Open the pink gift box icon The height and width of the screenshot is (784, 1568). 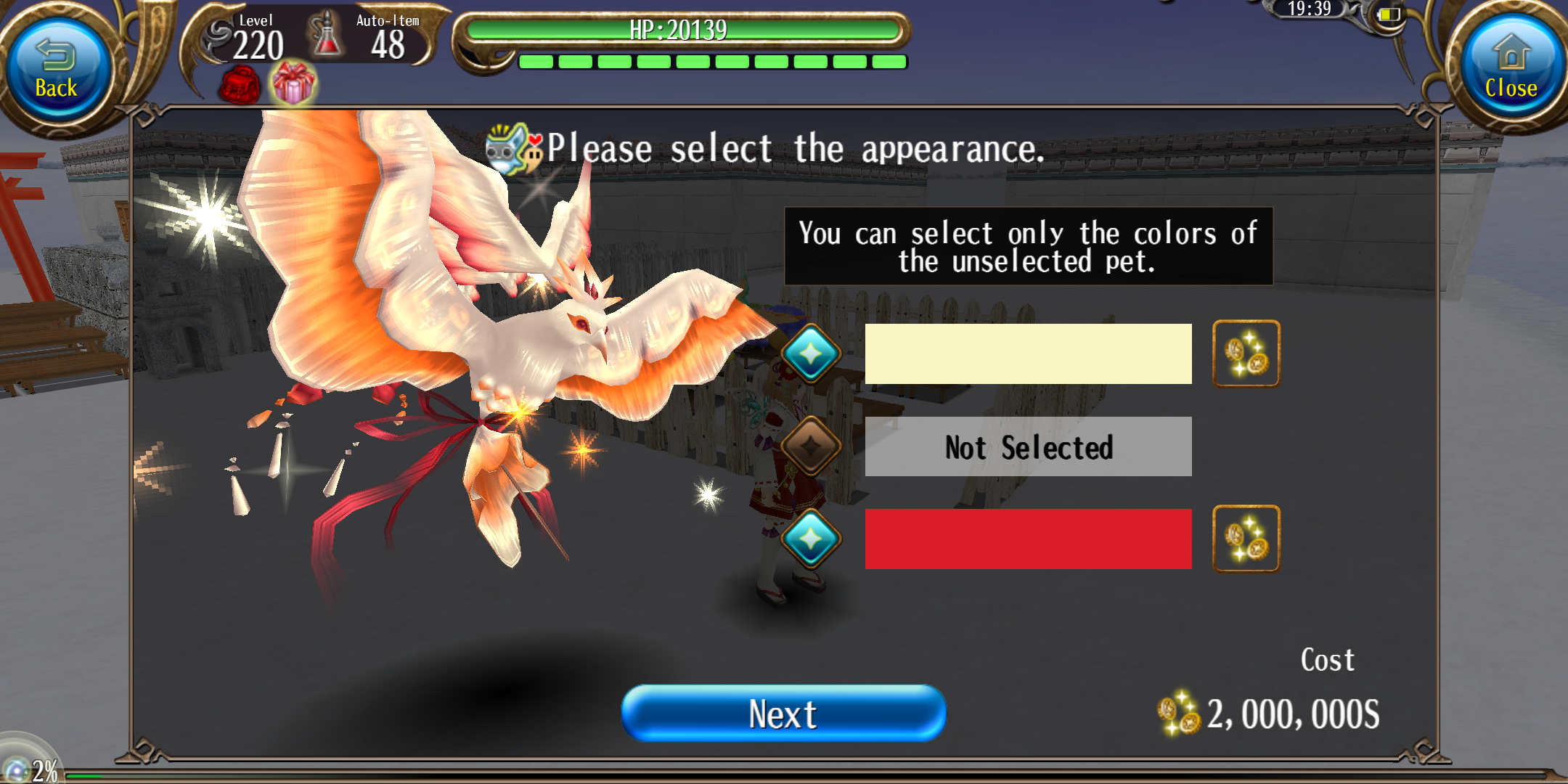coord(293,83)
